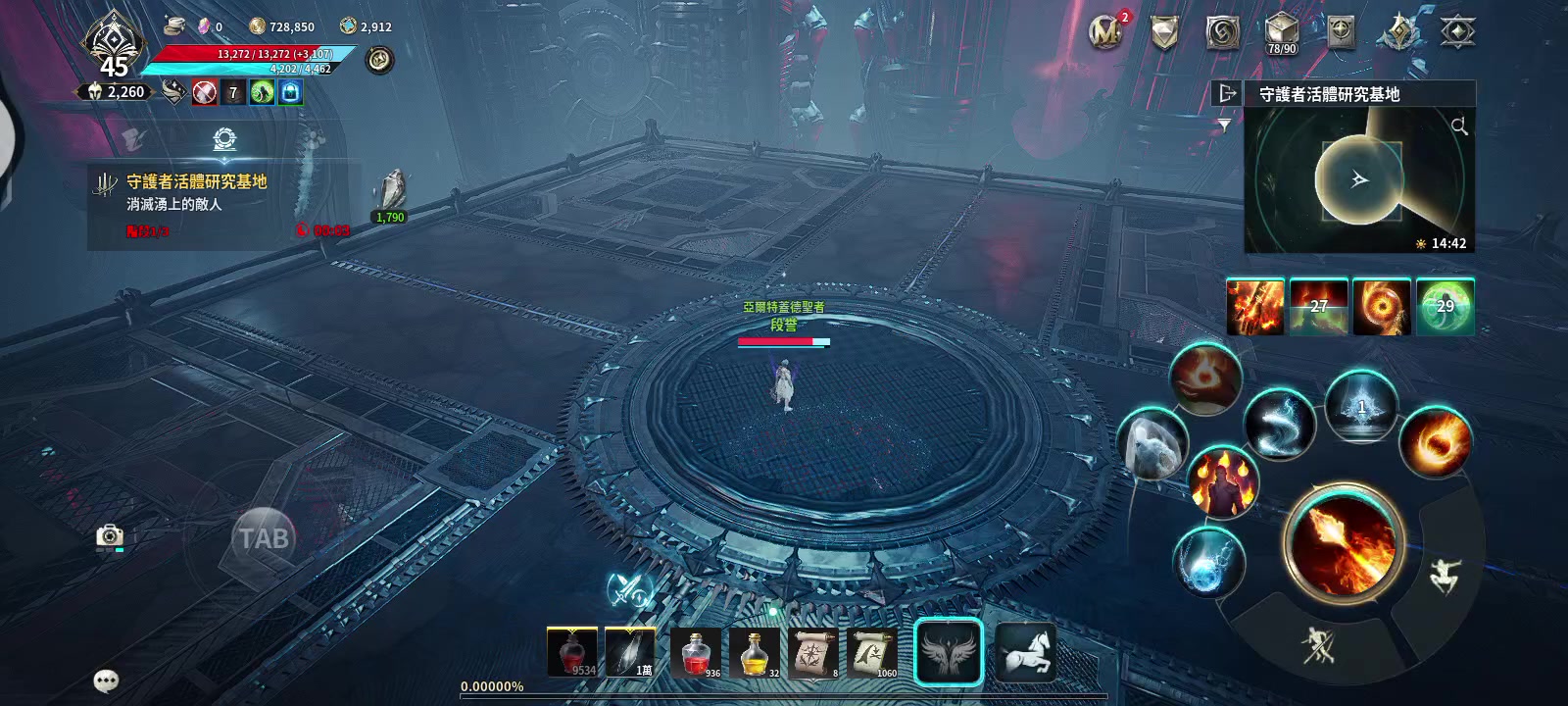Activate the white horse mount slot
This screenshot has width=1568, height=706.
[x=1025, y=652]
